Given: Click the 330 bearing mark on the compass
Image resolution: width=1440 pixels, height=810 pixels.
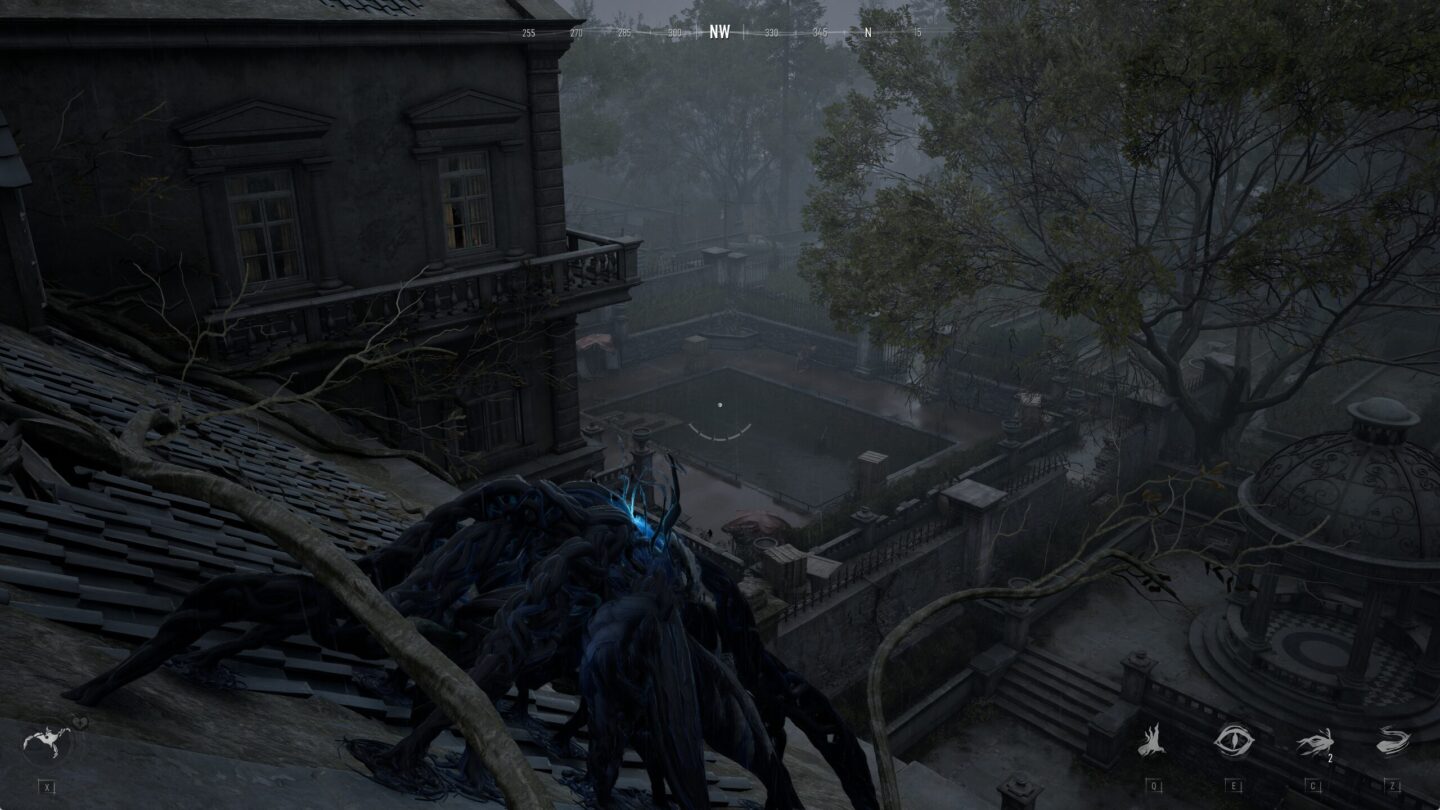Looking at the screenshot, I should [x=771, y=33].
